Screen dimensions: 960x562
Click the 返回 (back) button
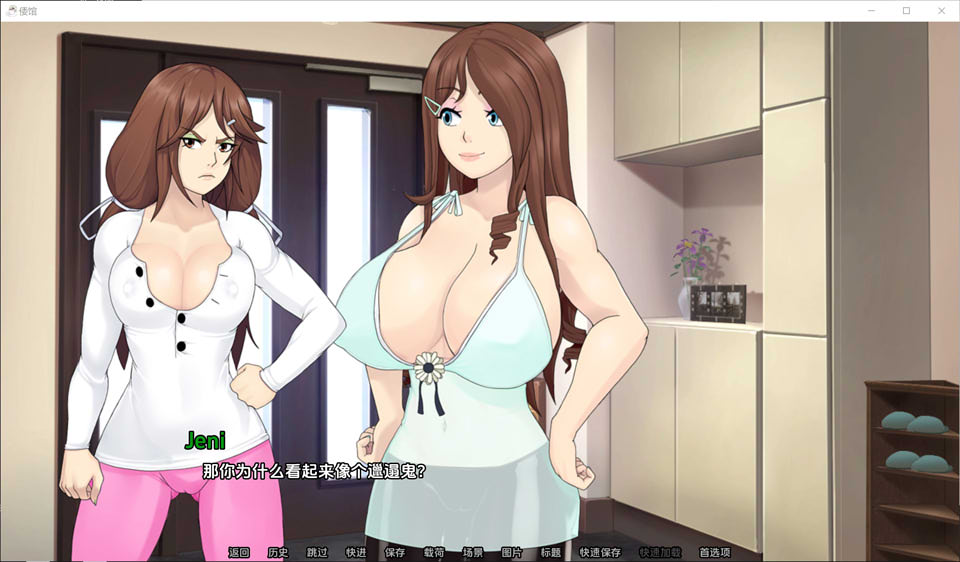239,552
